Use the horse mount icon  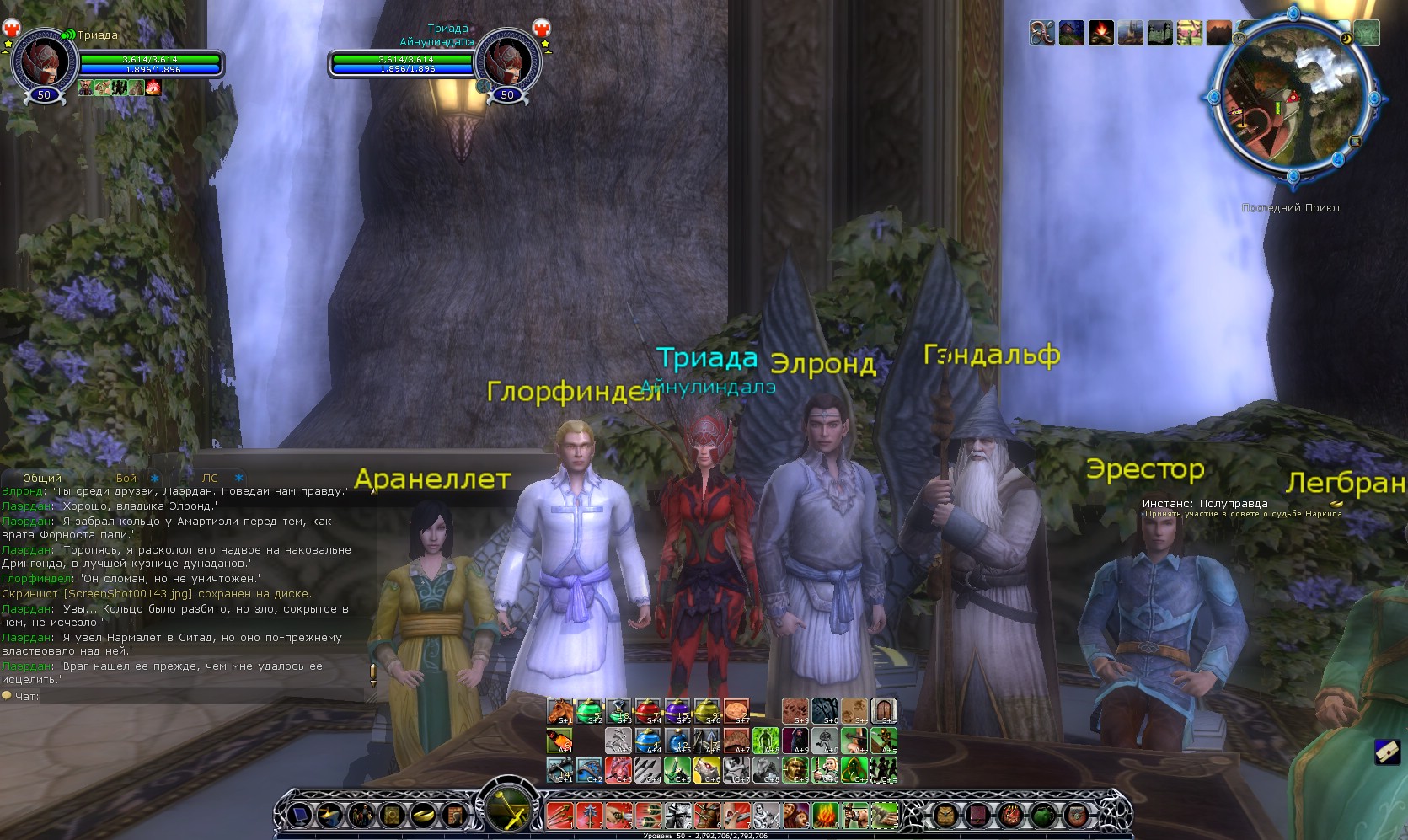560,712
